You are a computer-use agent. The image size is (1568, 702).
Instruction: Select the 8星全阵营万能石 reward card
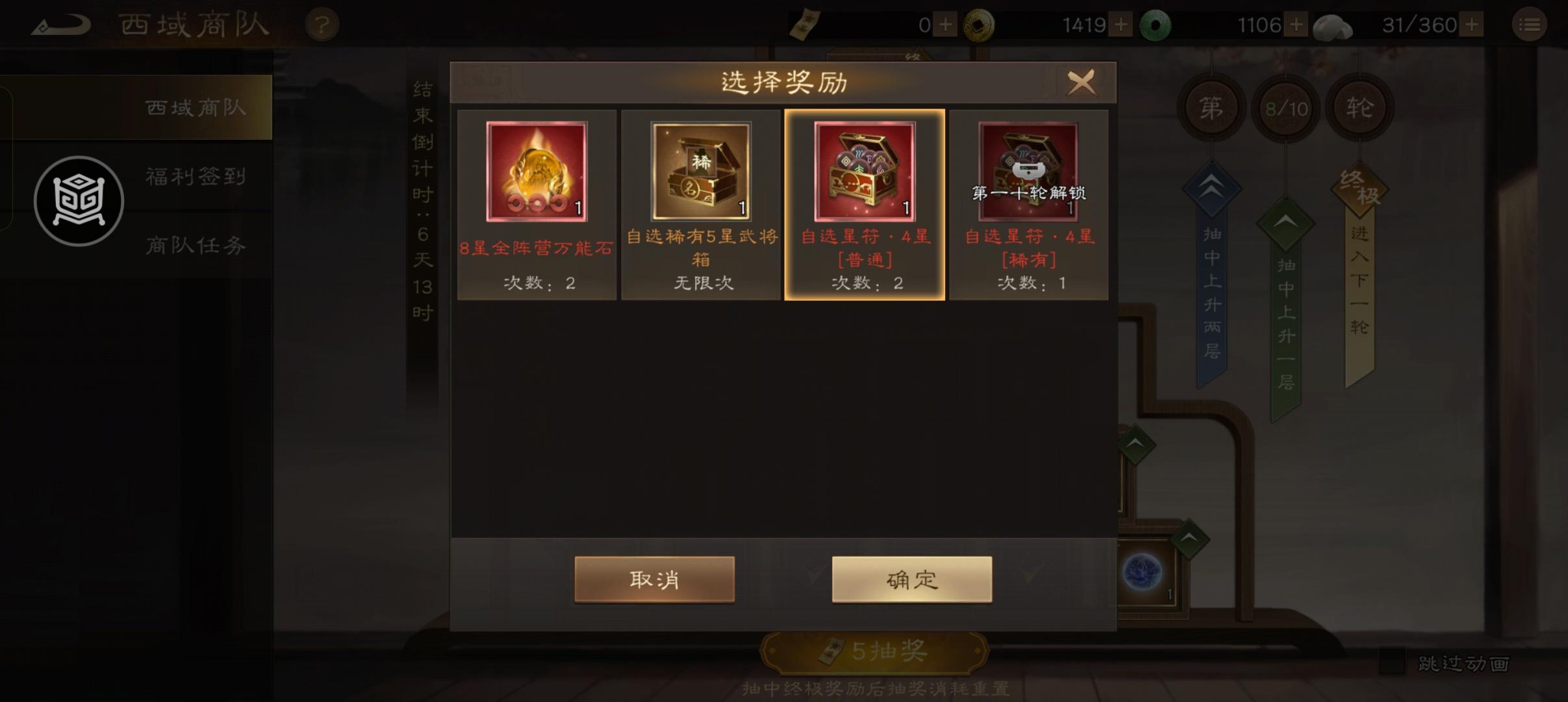537,203
